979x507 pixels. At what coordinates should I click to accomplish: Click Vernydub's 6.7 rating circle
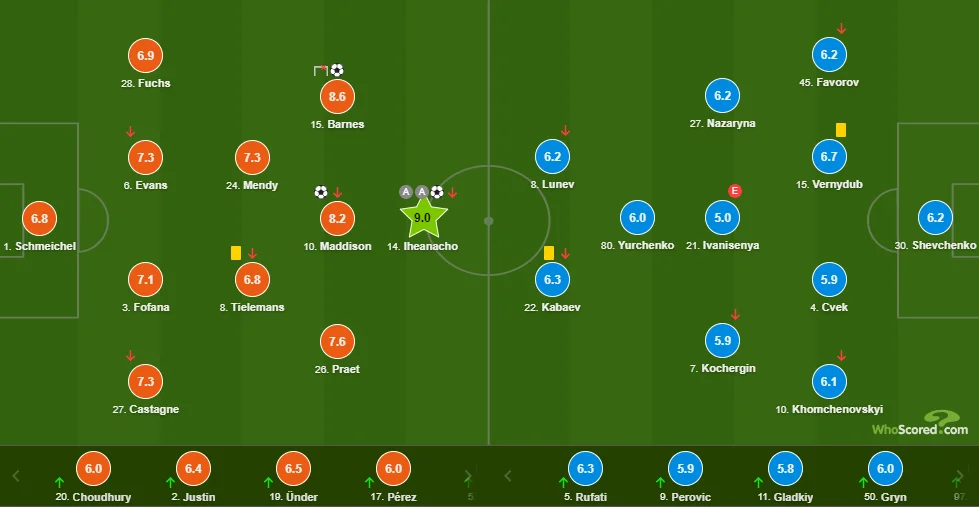(829, 157)
